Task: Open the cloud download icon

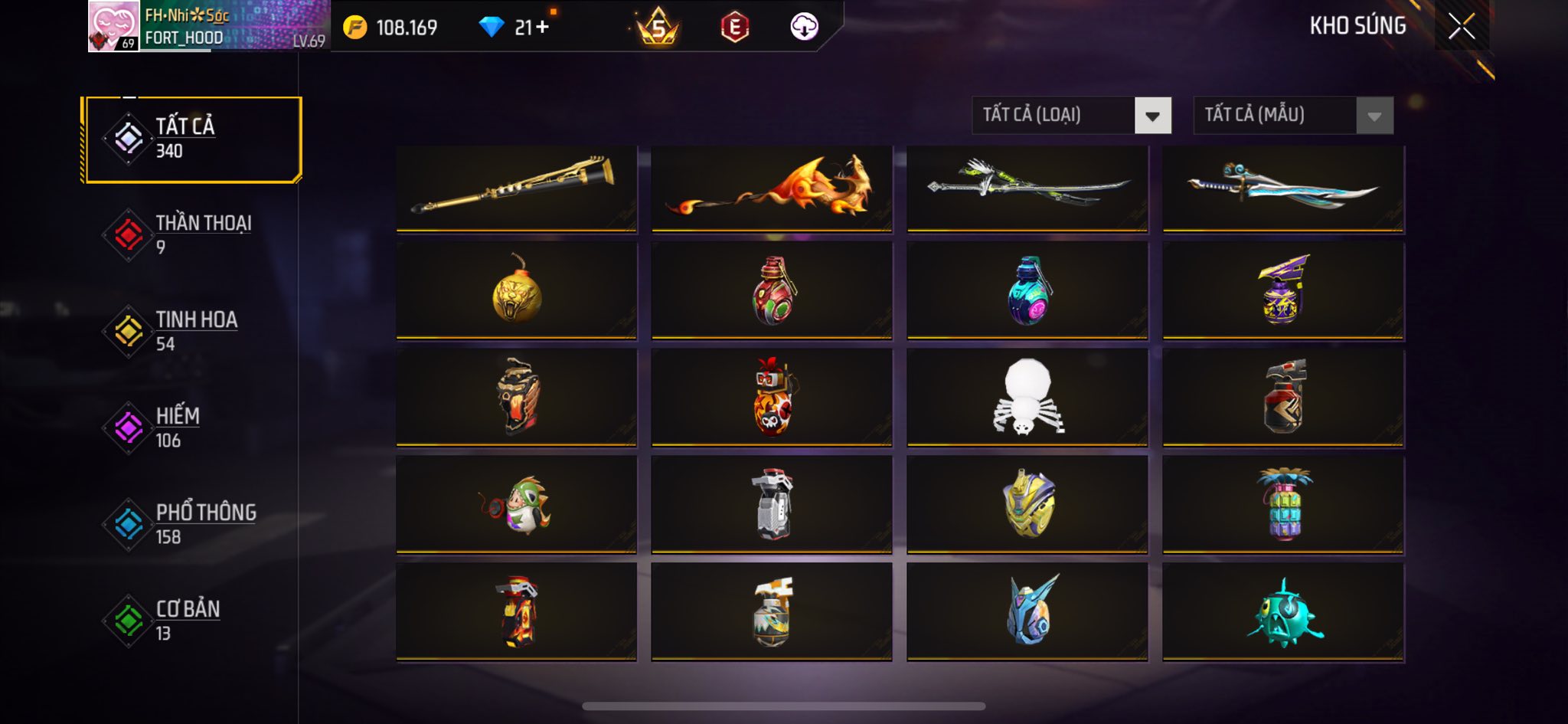Action: (x=804, y=27)
